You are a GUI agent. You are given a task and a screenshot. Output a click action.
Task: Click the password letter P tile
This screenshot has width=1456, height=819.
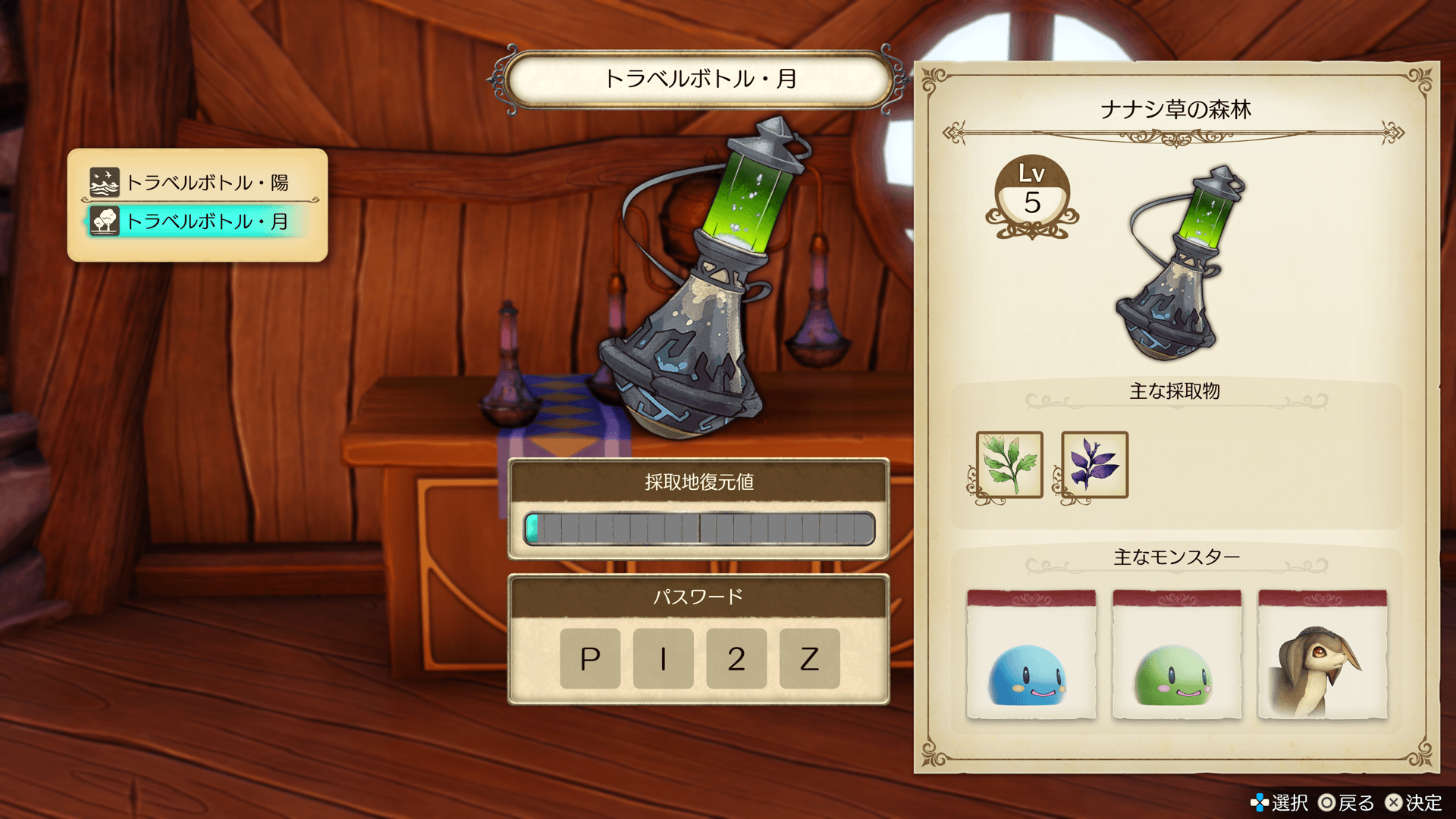point(590,658)
